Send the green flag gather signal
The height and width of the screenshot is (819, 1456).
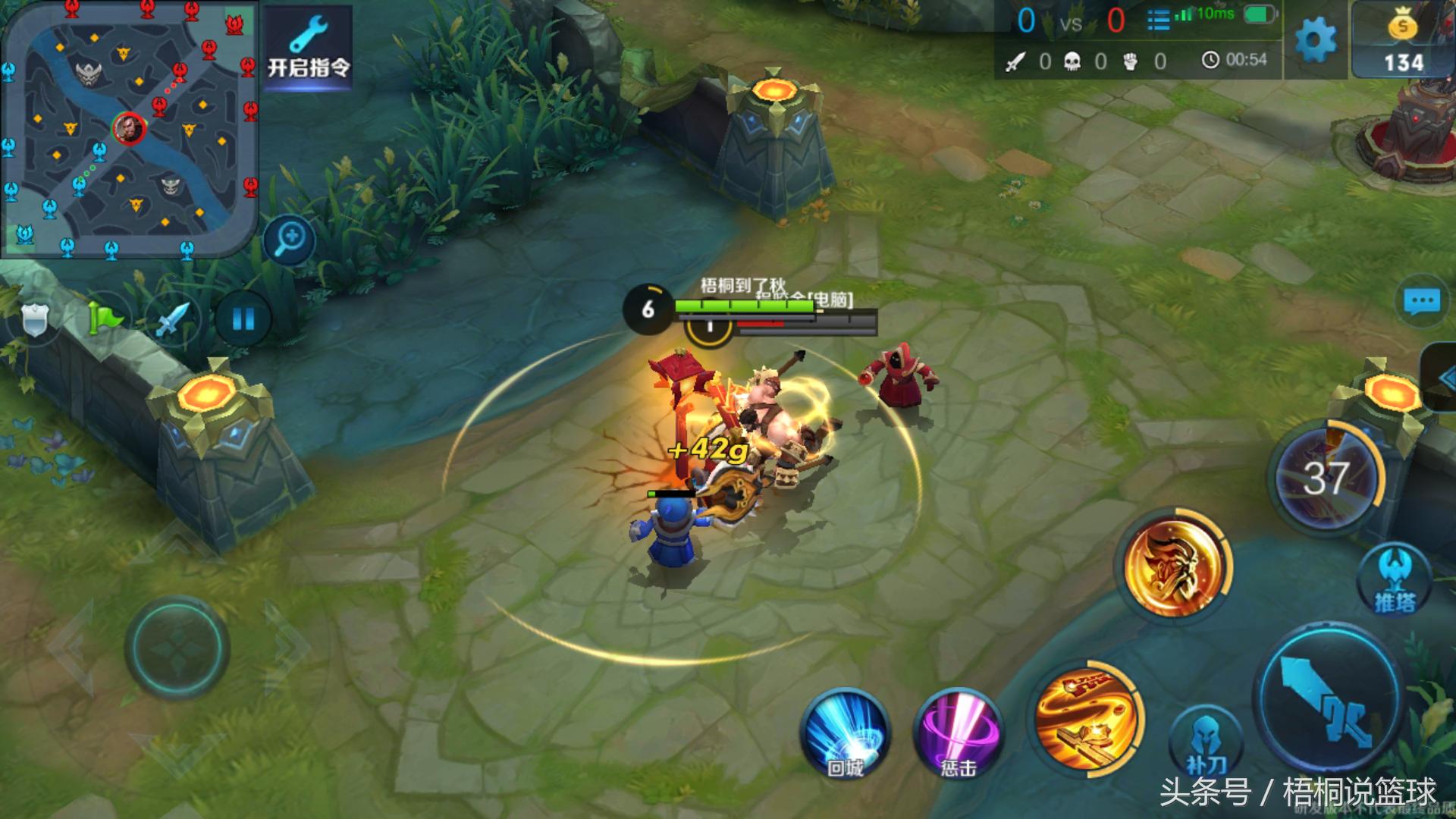[105, 318]
